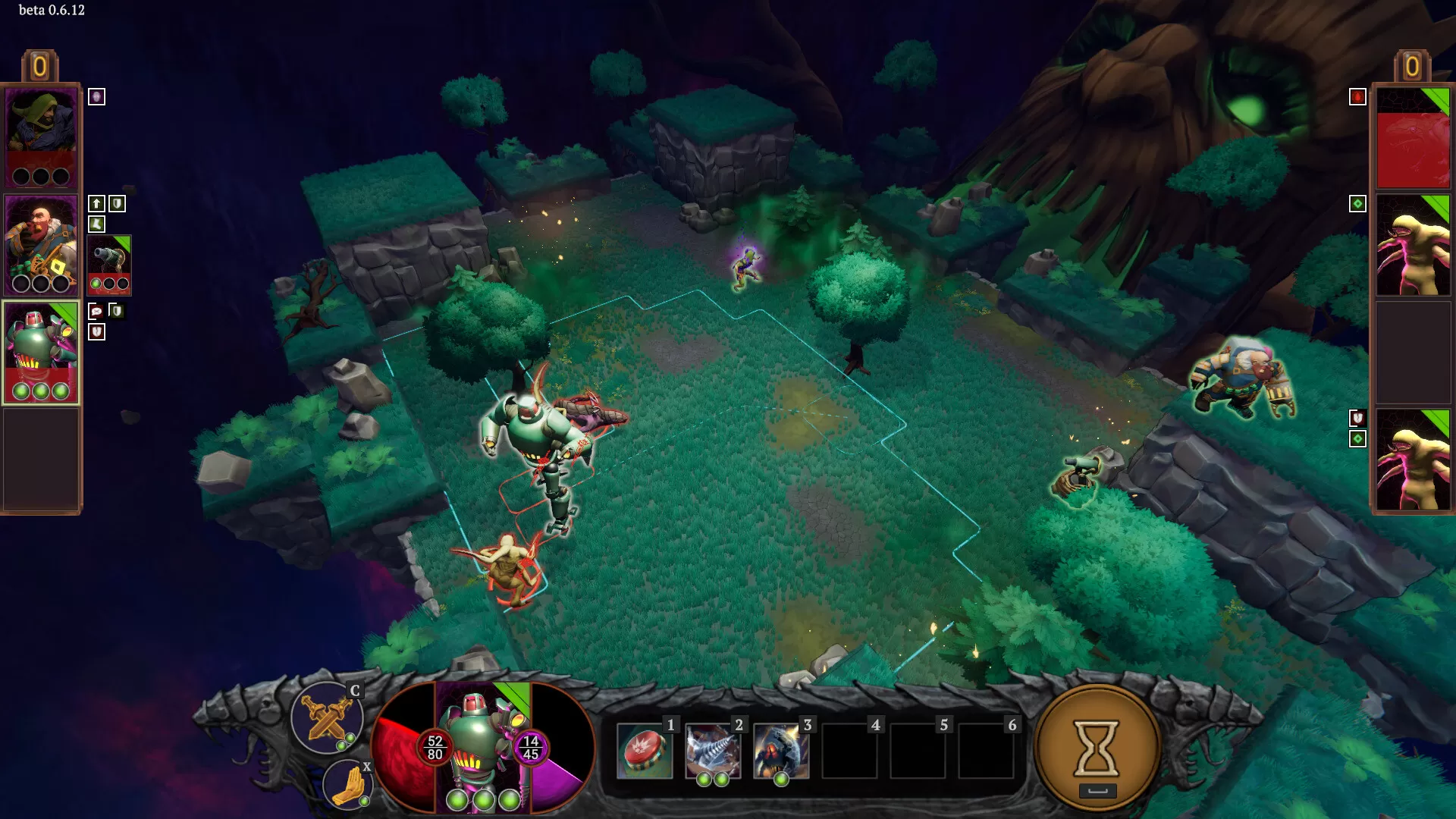Inspect the speech bubble status icon
This screenshot has width=1456, height=819.
[x=96, y=311]
